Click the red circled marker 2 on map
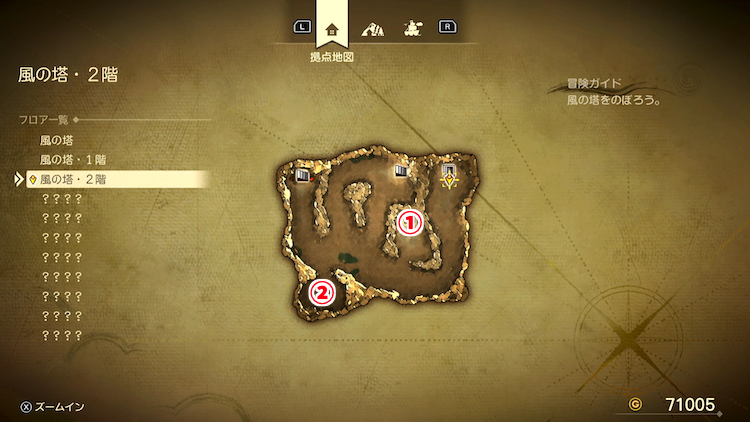 pos(322,293)
